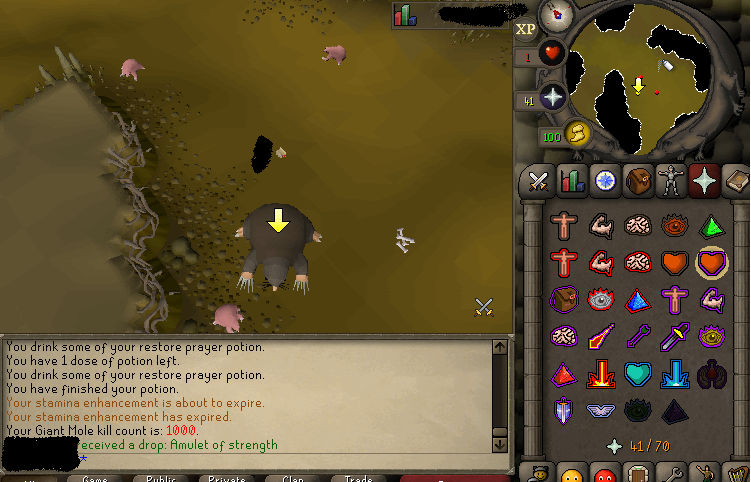751x482 pixels.
Task: Click the compass to face north
Action: click(555, 14)
